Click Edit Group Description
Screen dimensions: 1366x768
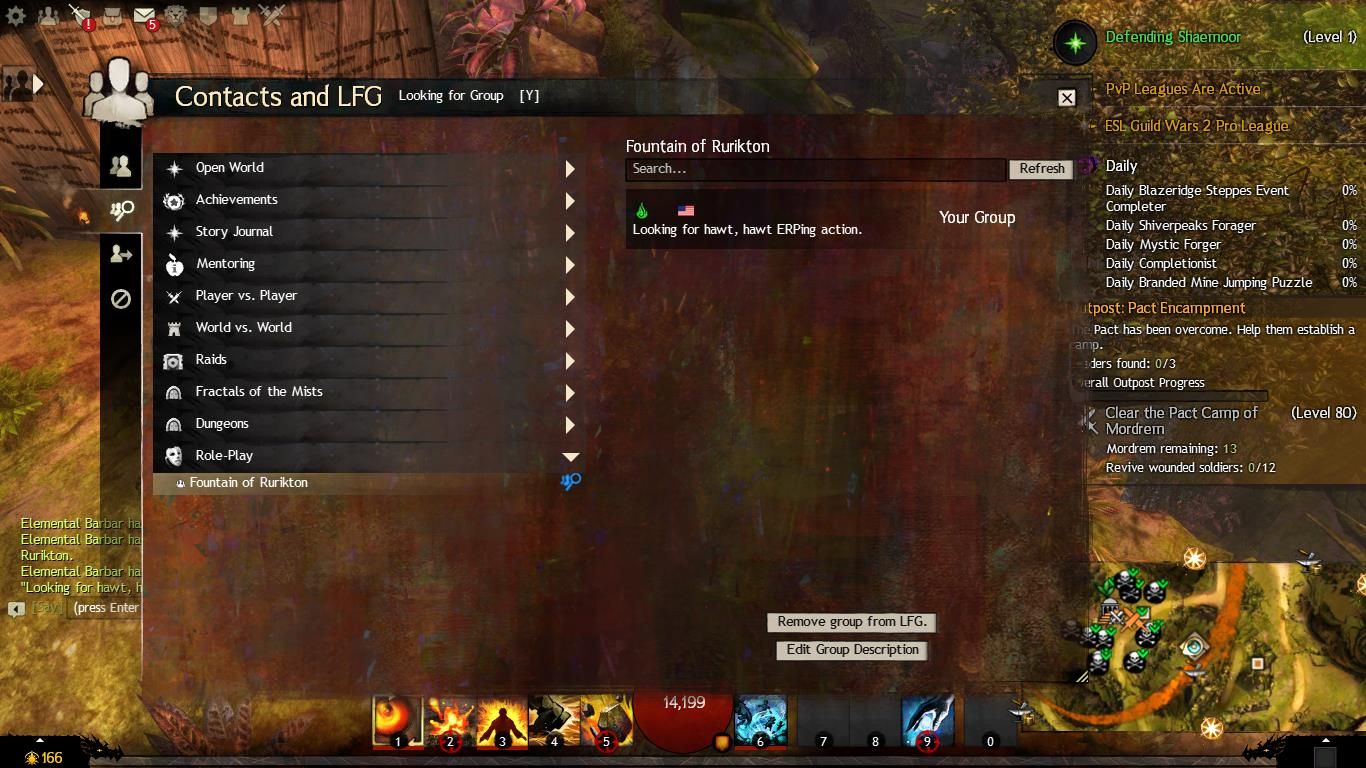851,650
